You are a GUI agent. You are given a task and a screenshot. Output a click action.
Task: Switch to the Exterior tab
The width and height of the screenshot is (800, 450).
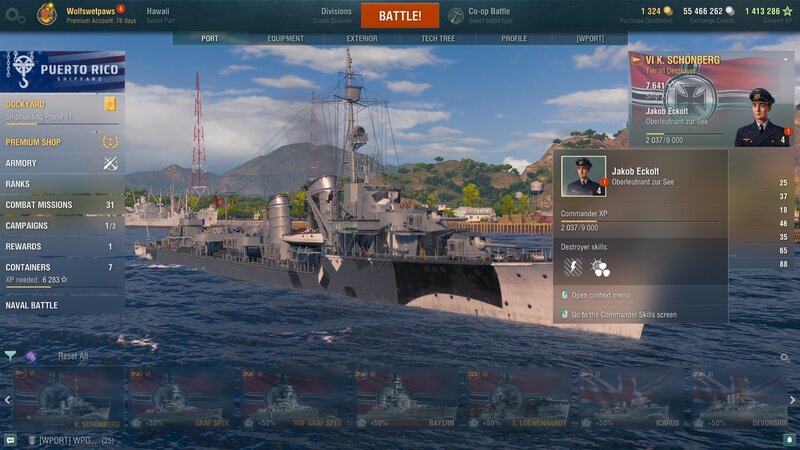tap(362, 38)
